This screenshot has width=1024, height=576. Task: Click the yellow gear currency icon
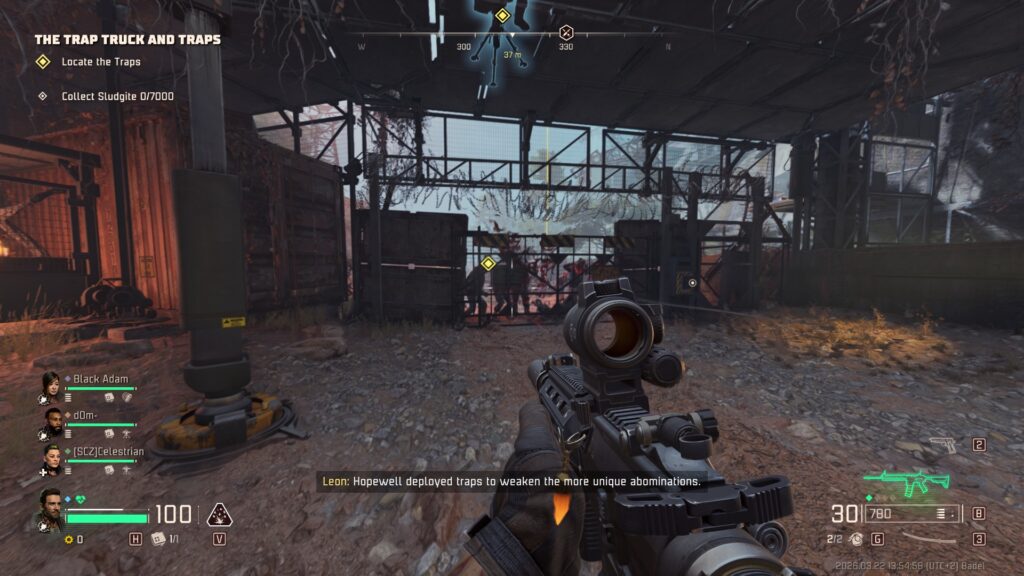[69, 540]
